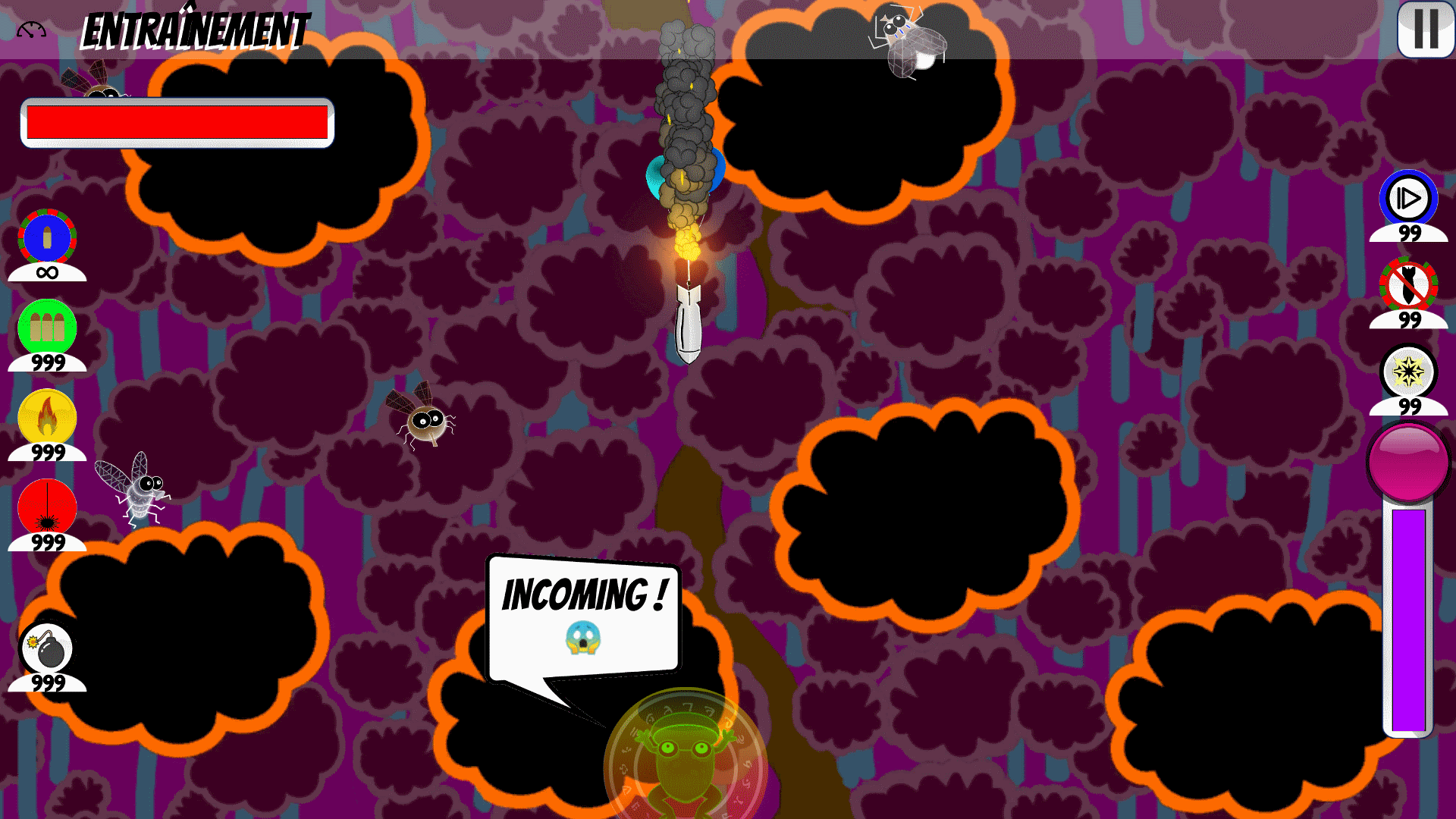The width and height of the screenshot is (1456, 819).
Task: Click the speedometer gauge in the top-left corner
Action: pos(30,27)
